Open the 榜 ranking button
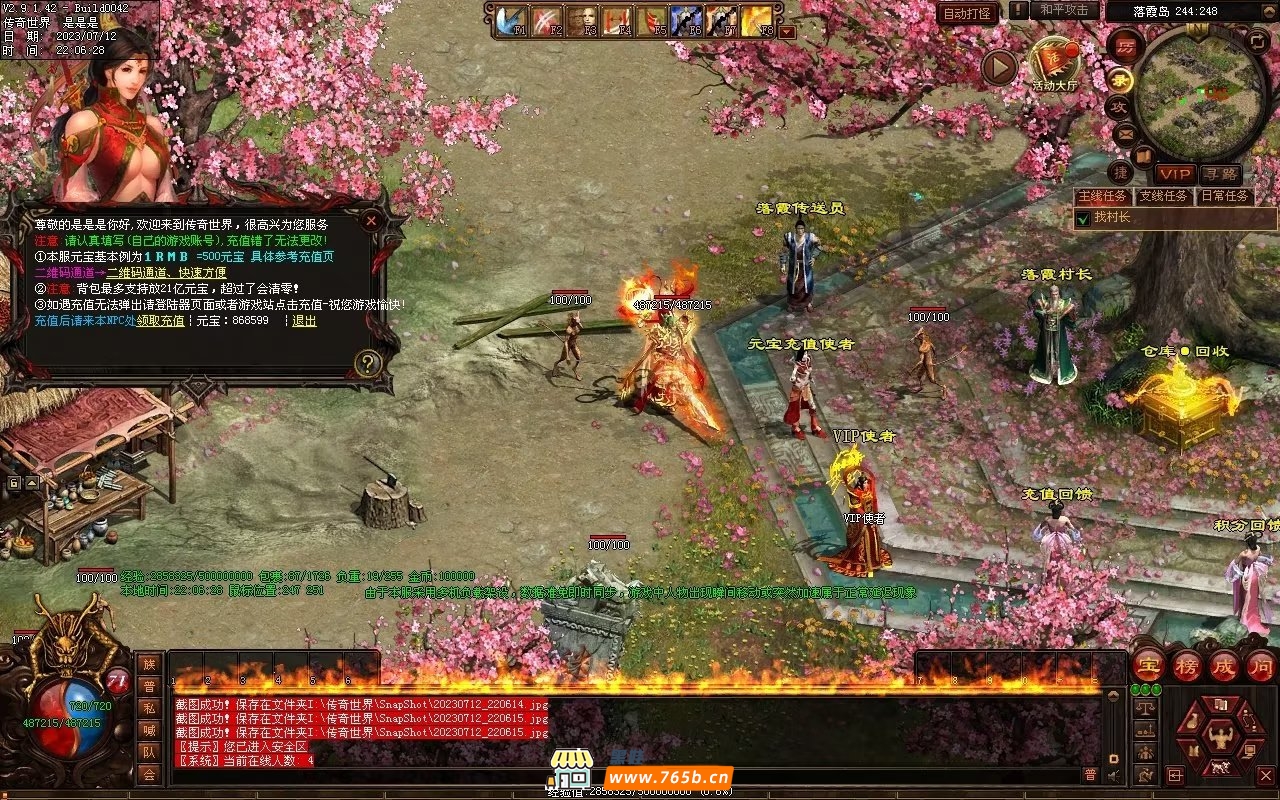This screenshot has width=1280, height=800. (x=1187, y=666)
